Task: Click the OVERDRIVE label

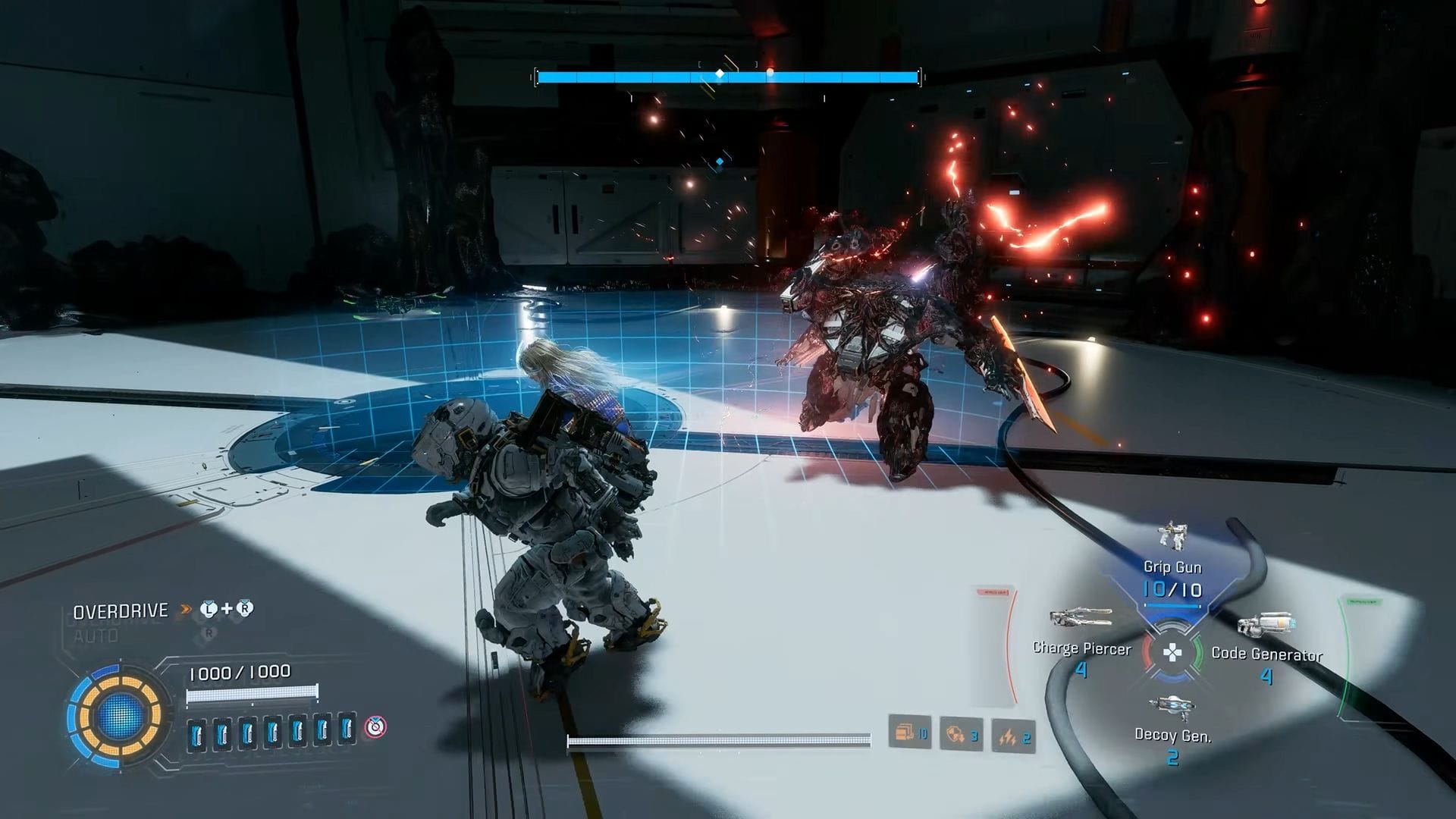Action: 120,610
